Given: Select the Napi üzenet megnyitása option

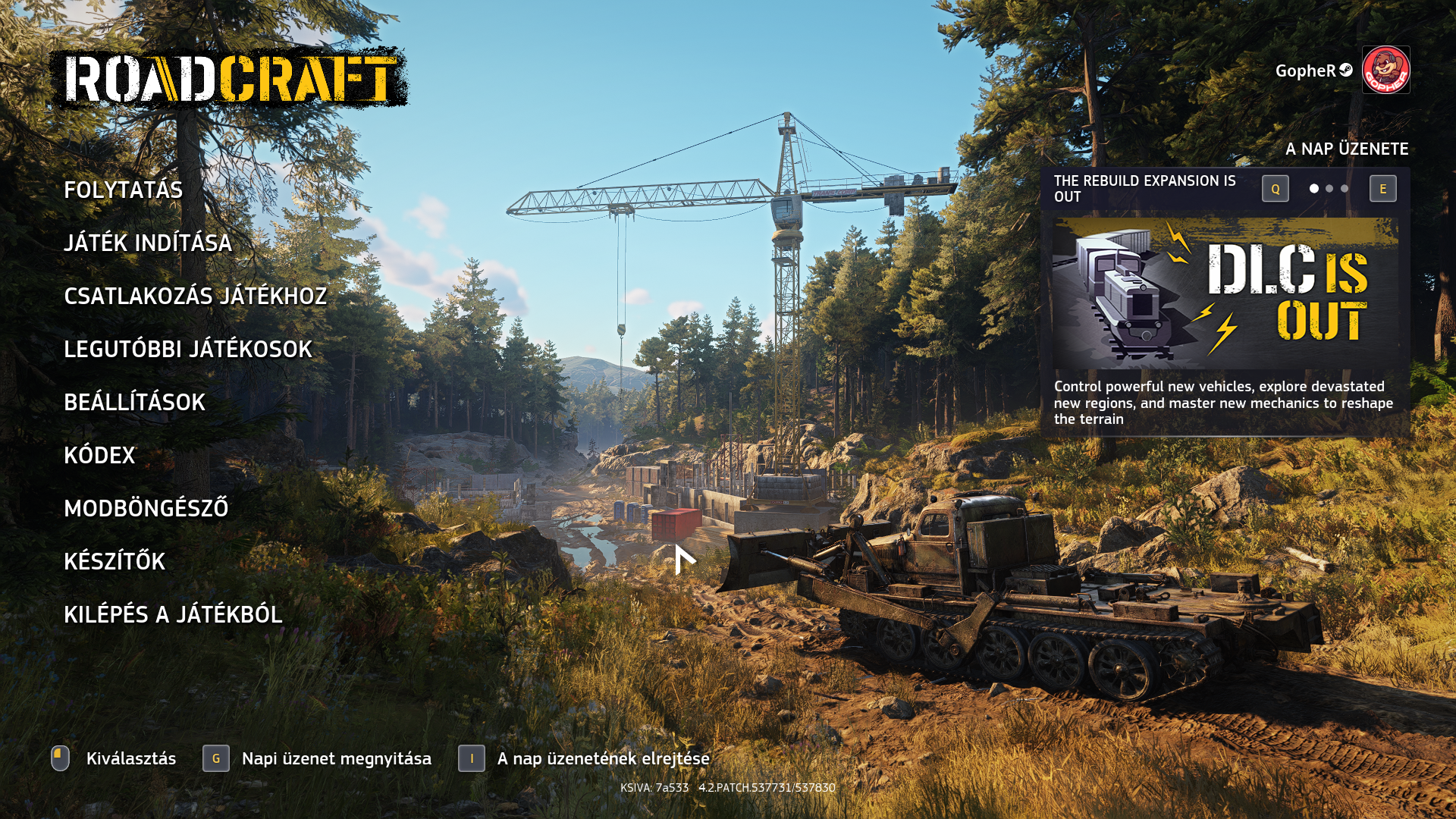Looking at the screenshot, I should coord(336,758).
